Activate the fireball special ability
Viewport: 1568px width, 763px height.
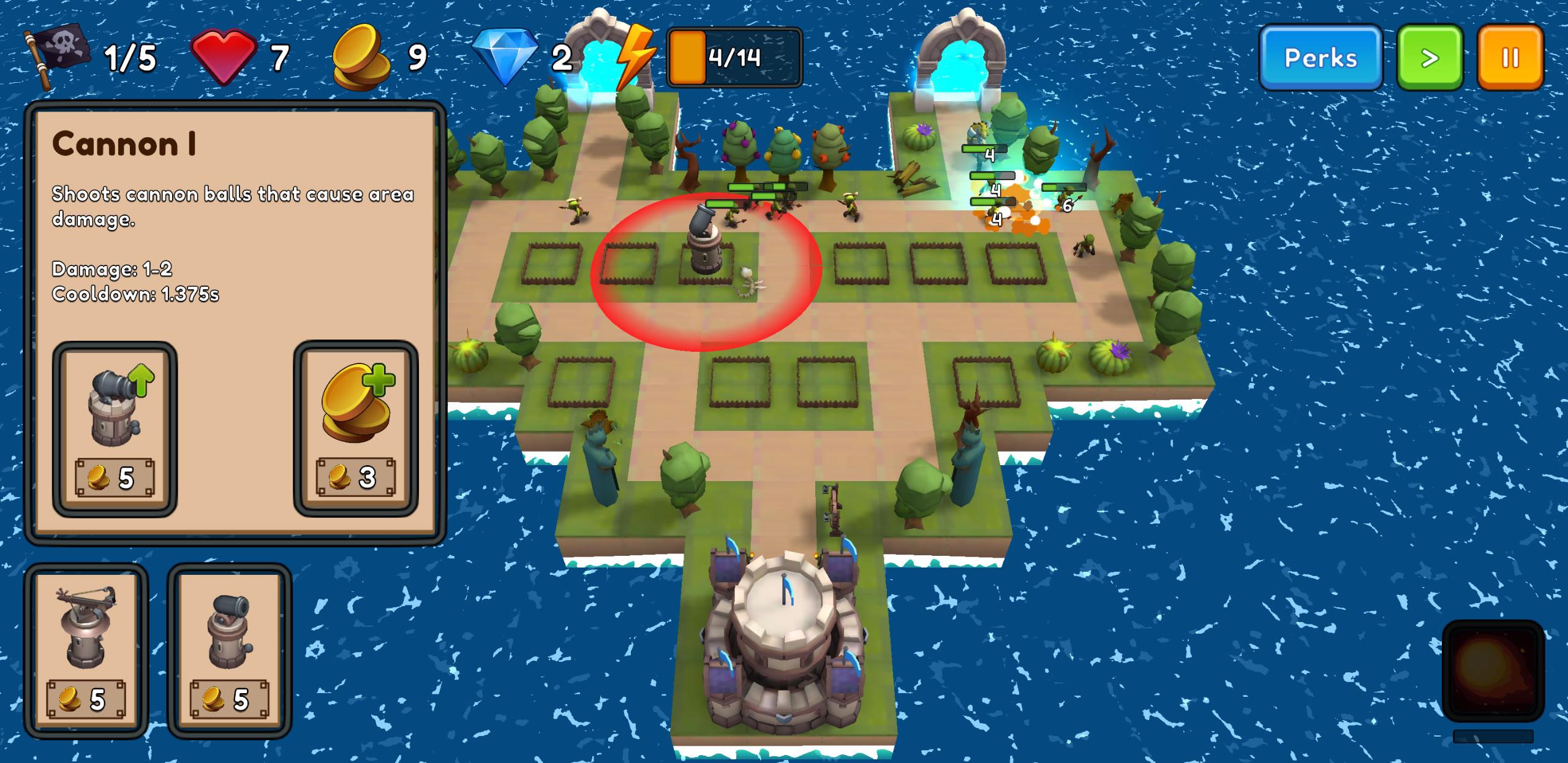[x=1493, y=670]
